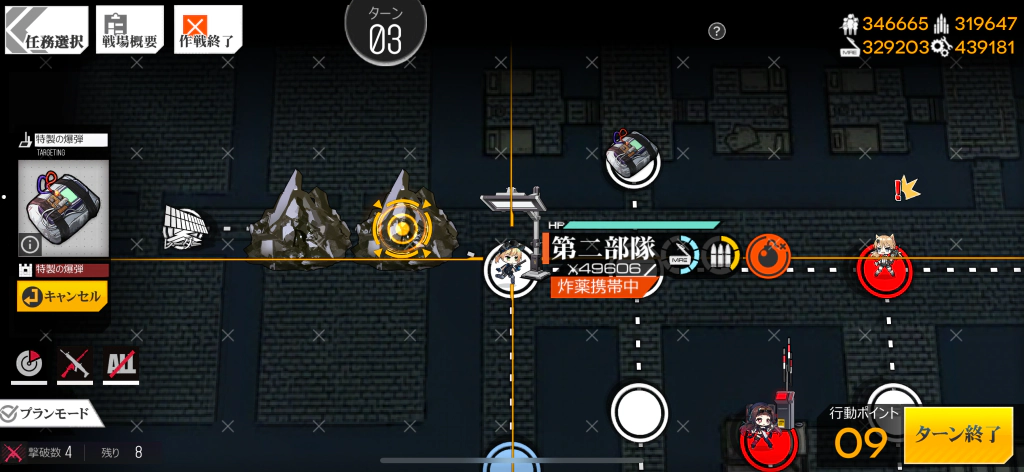1024x472 pixels.
Task: Toggle プランモード planning mode
Action: tap(47, 413)
